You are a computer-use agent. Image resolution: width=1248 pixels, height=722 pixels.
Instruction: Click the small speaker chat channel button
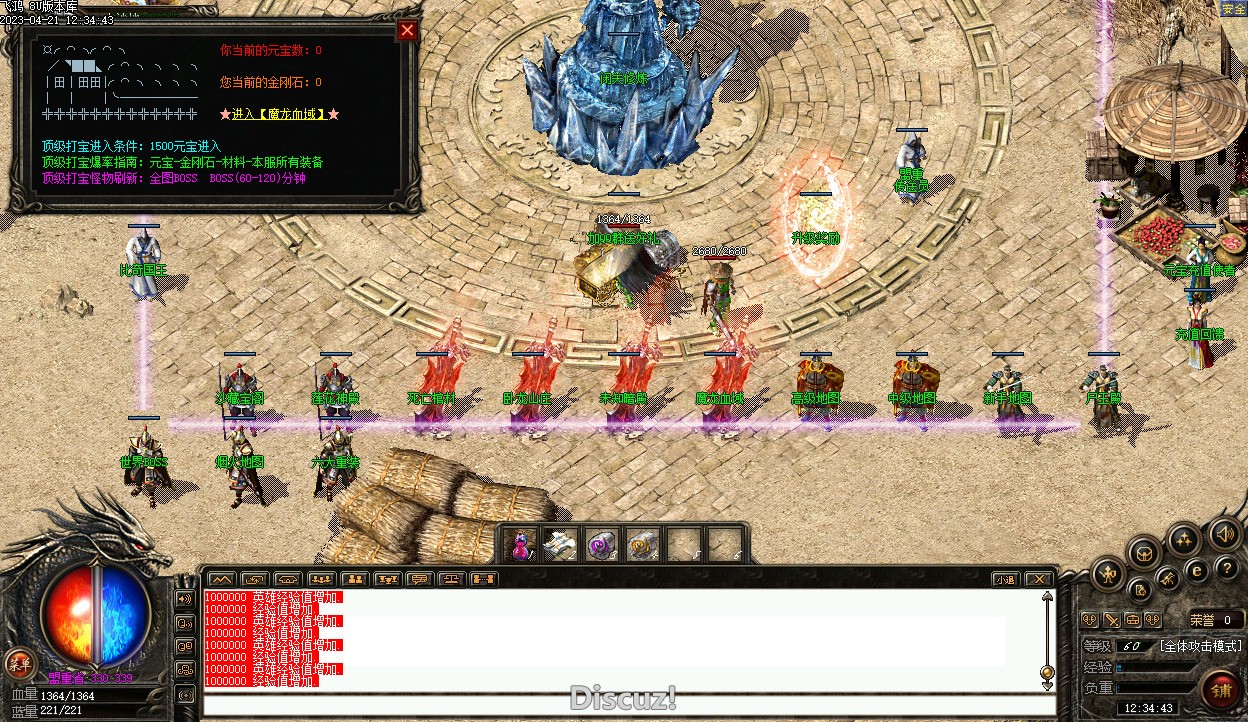(x=185, y=599)
